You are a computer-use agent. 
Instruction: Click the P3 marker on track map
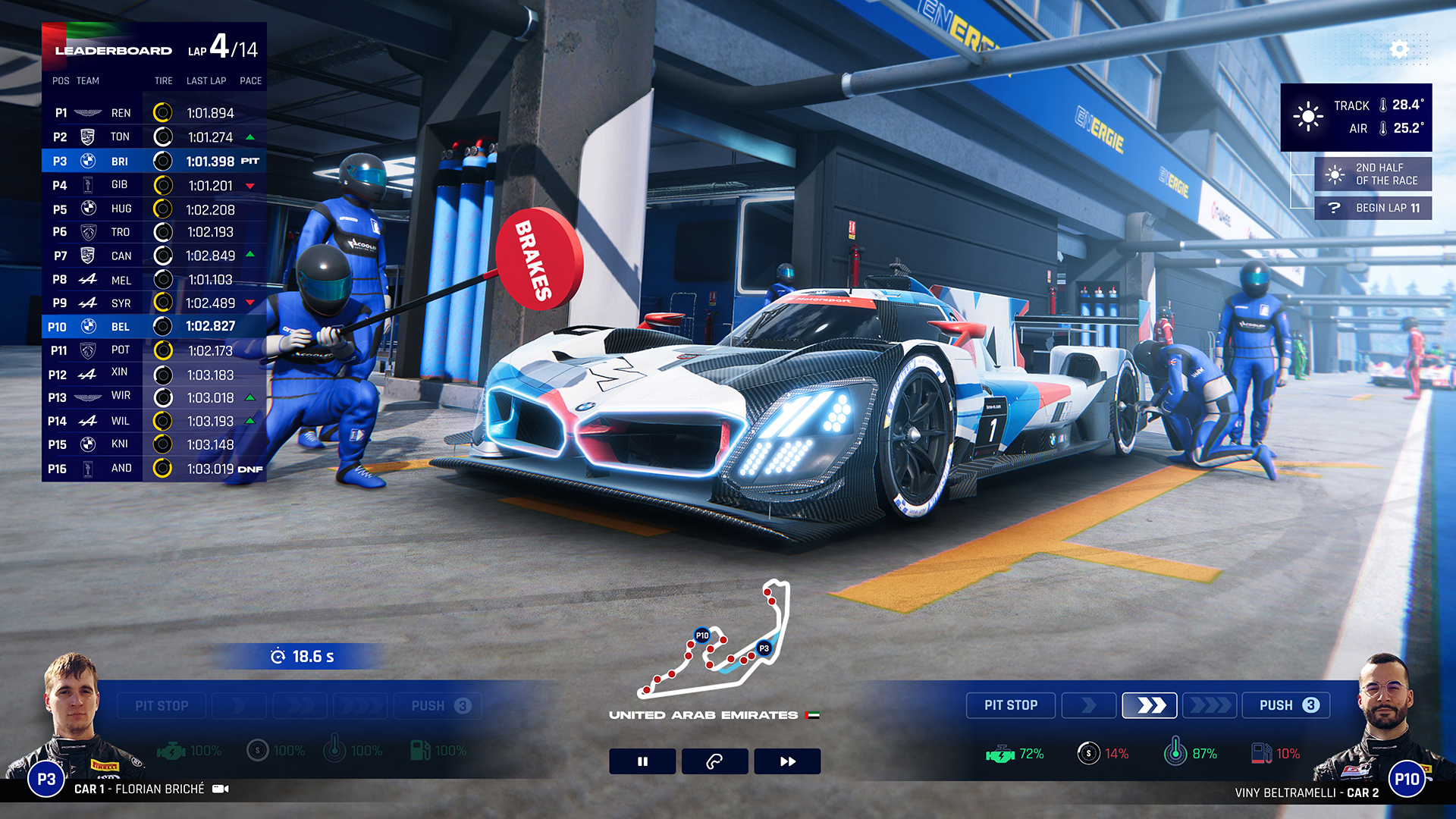[764, 648]
